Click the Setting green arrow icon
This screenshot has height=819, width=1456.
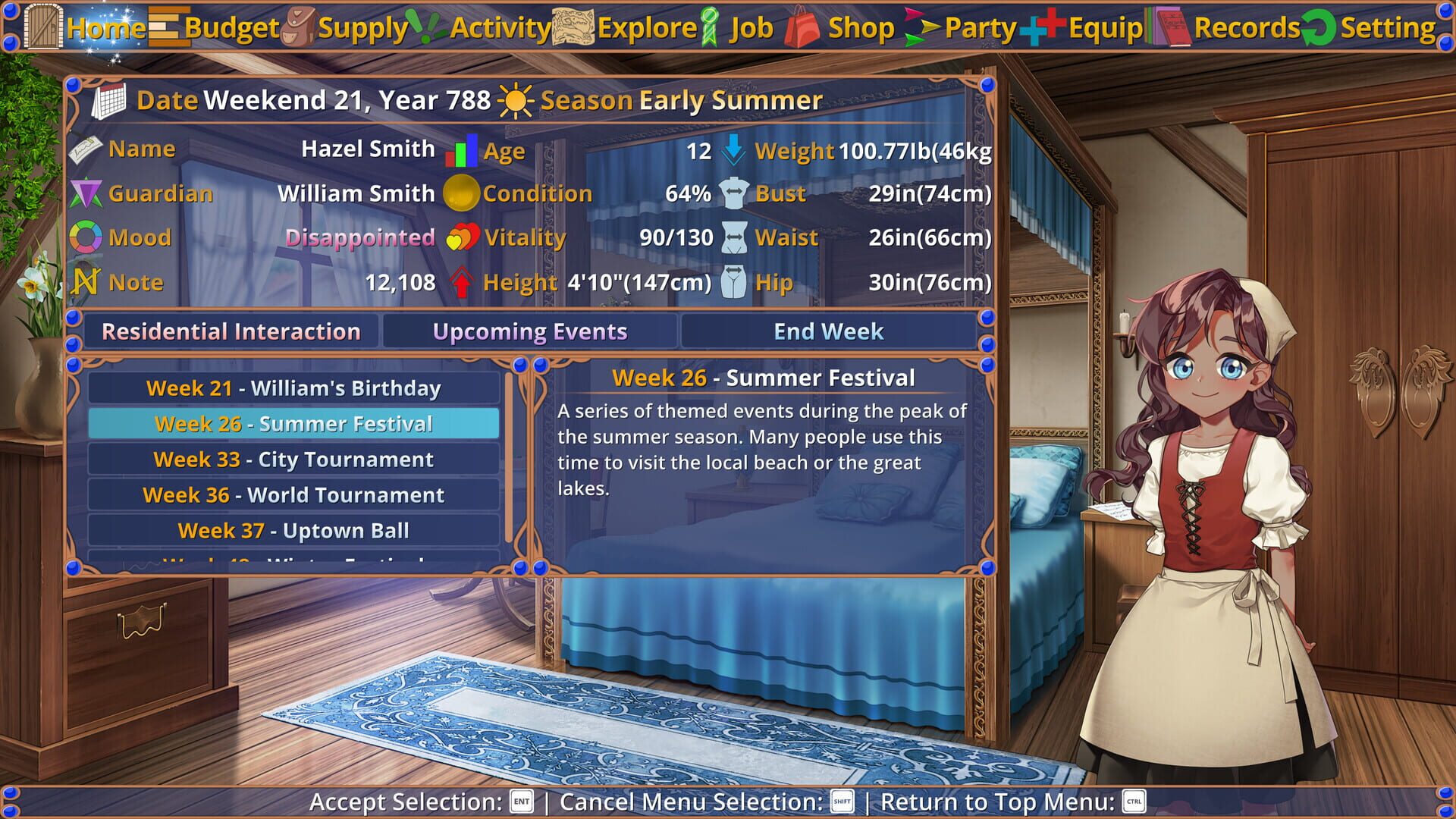1317,27
